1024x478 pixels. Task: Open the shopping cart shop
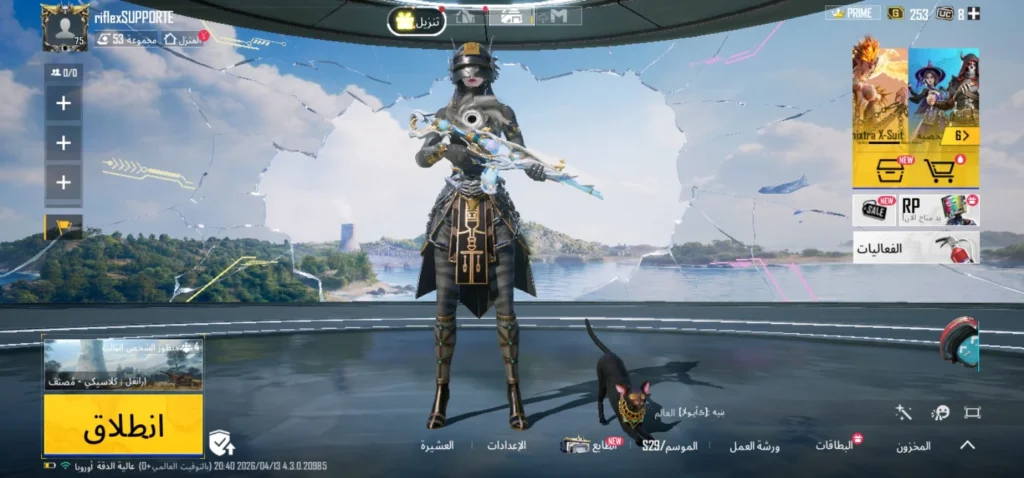[941, 171]
